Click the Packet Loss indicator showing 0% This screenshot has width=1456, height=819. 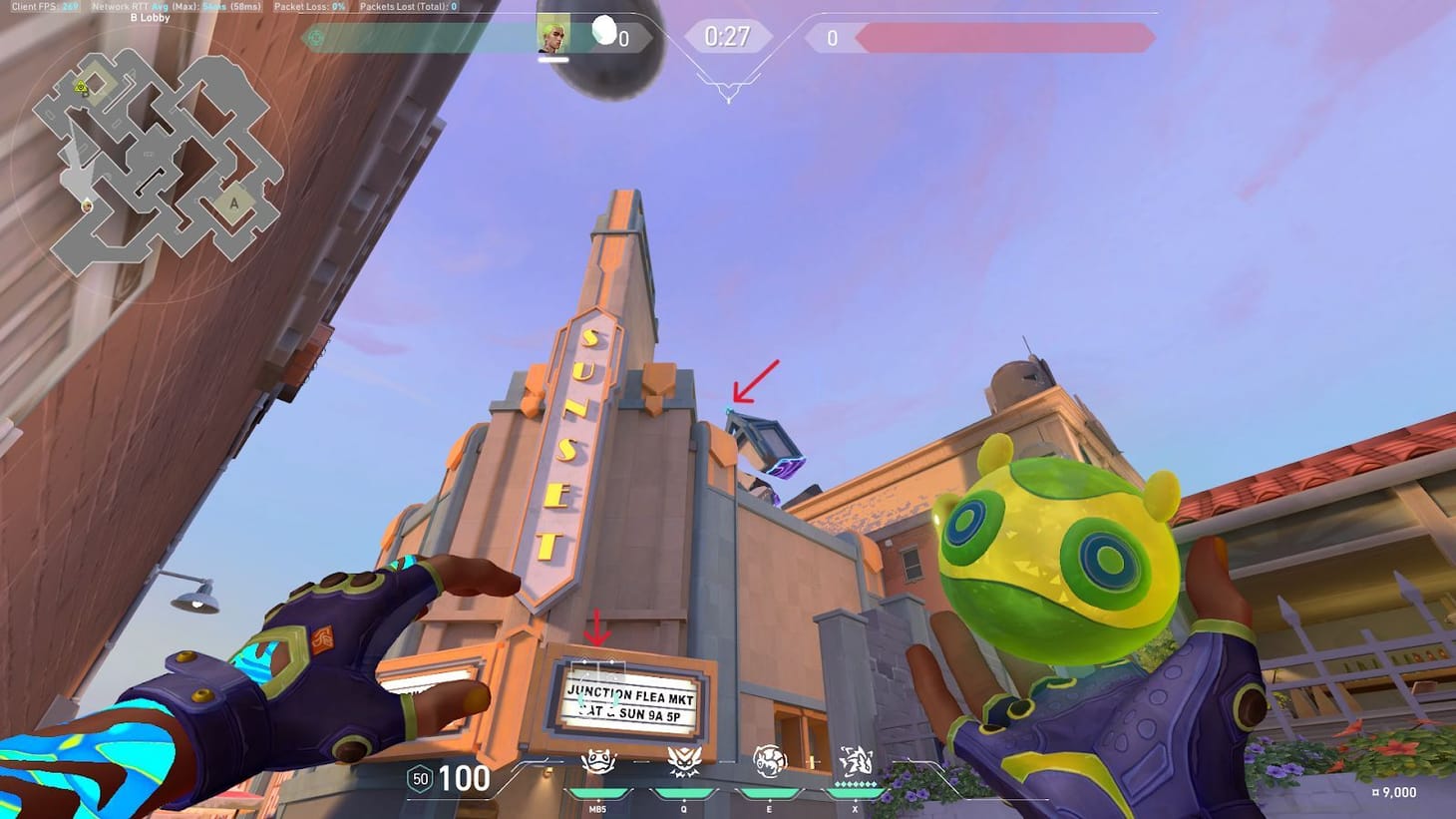click(307, 5)
